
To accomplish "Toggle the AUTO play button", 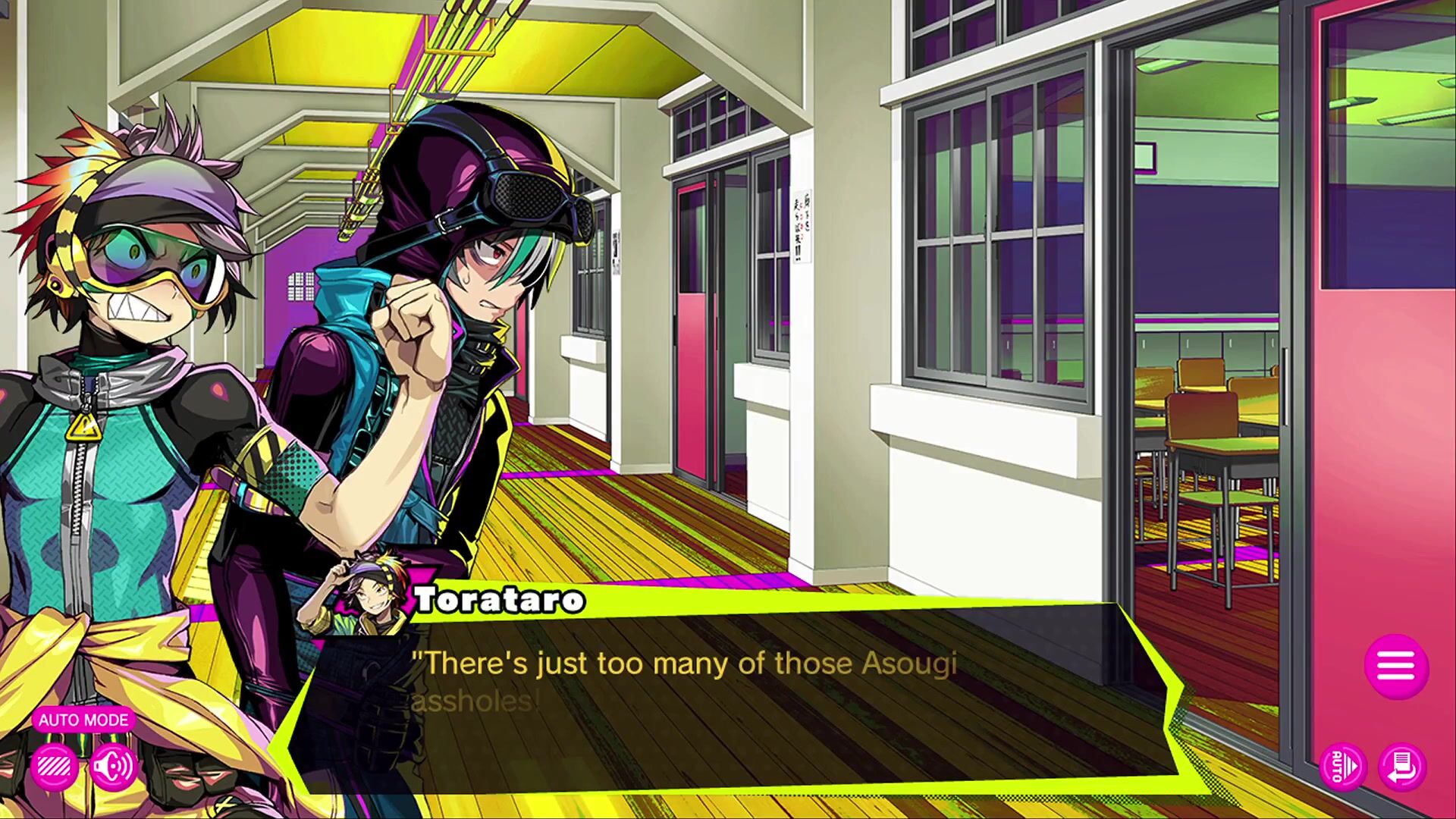I will pos(1342,767).
